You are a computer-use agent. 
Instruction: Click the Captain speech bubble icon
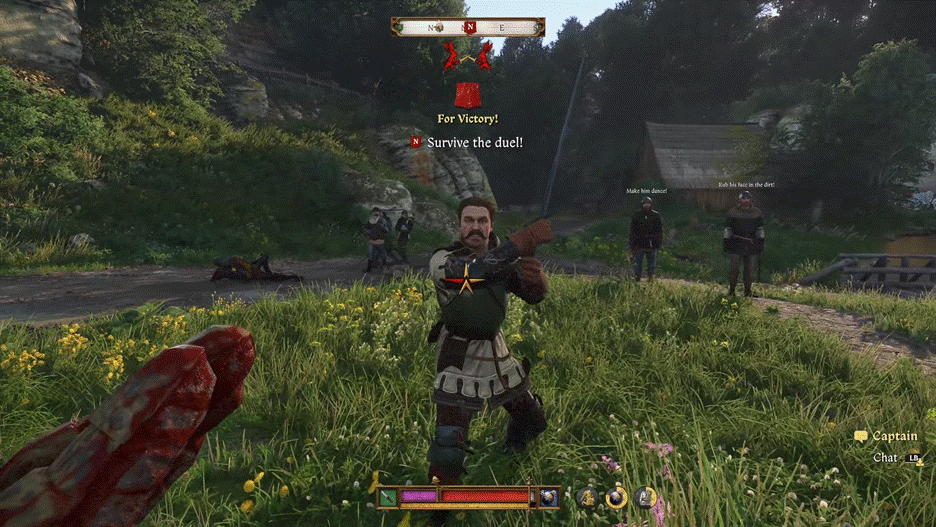click(x=861, y=437)
